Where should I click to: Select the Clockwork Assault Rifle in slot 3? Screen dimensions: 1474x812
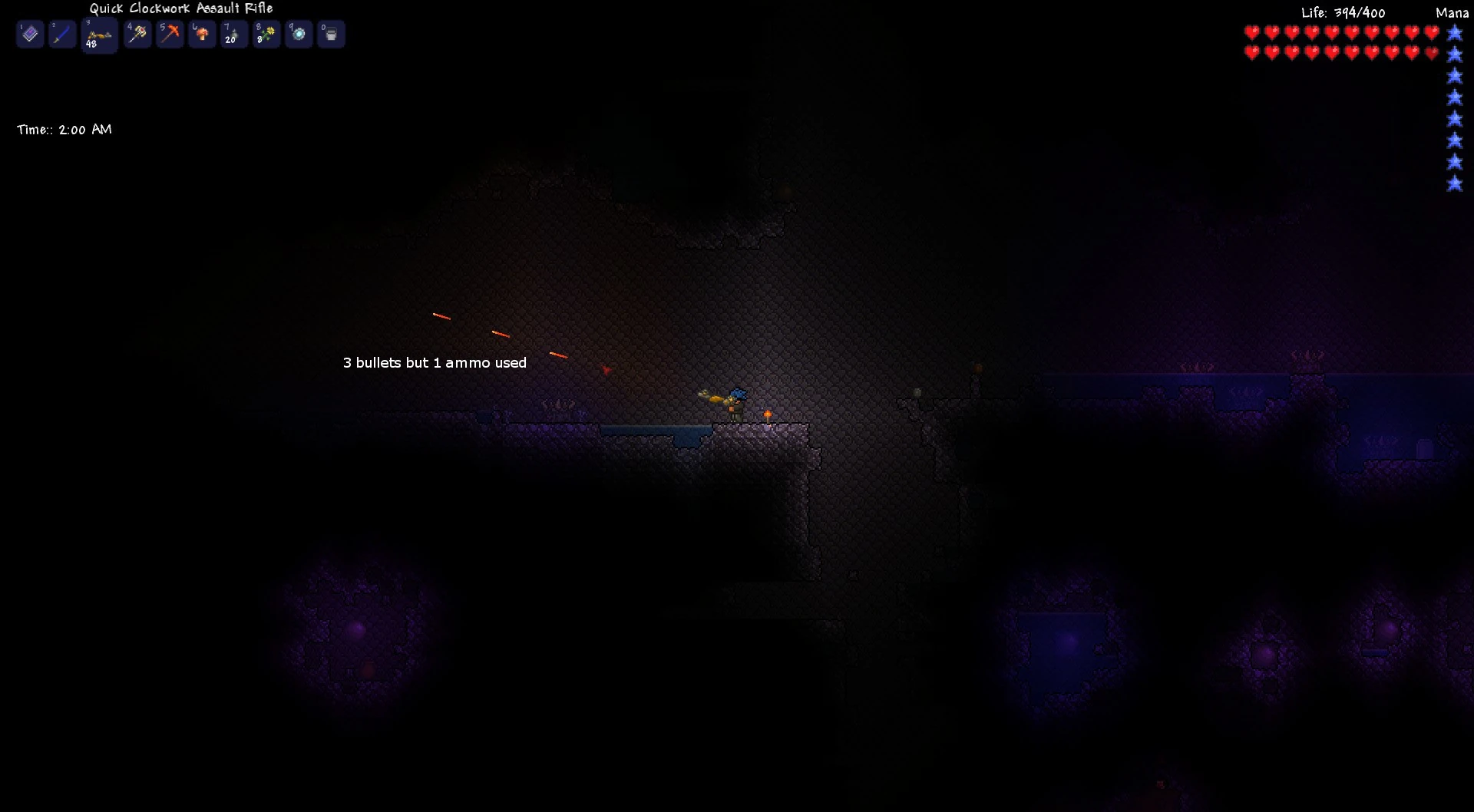point(99,34)
